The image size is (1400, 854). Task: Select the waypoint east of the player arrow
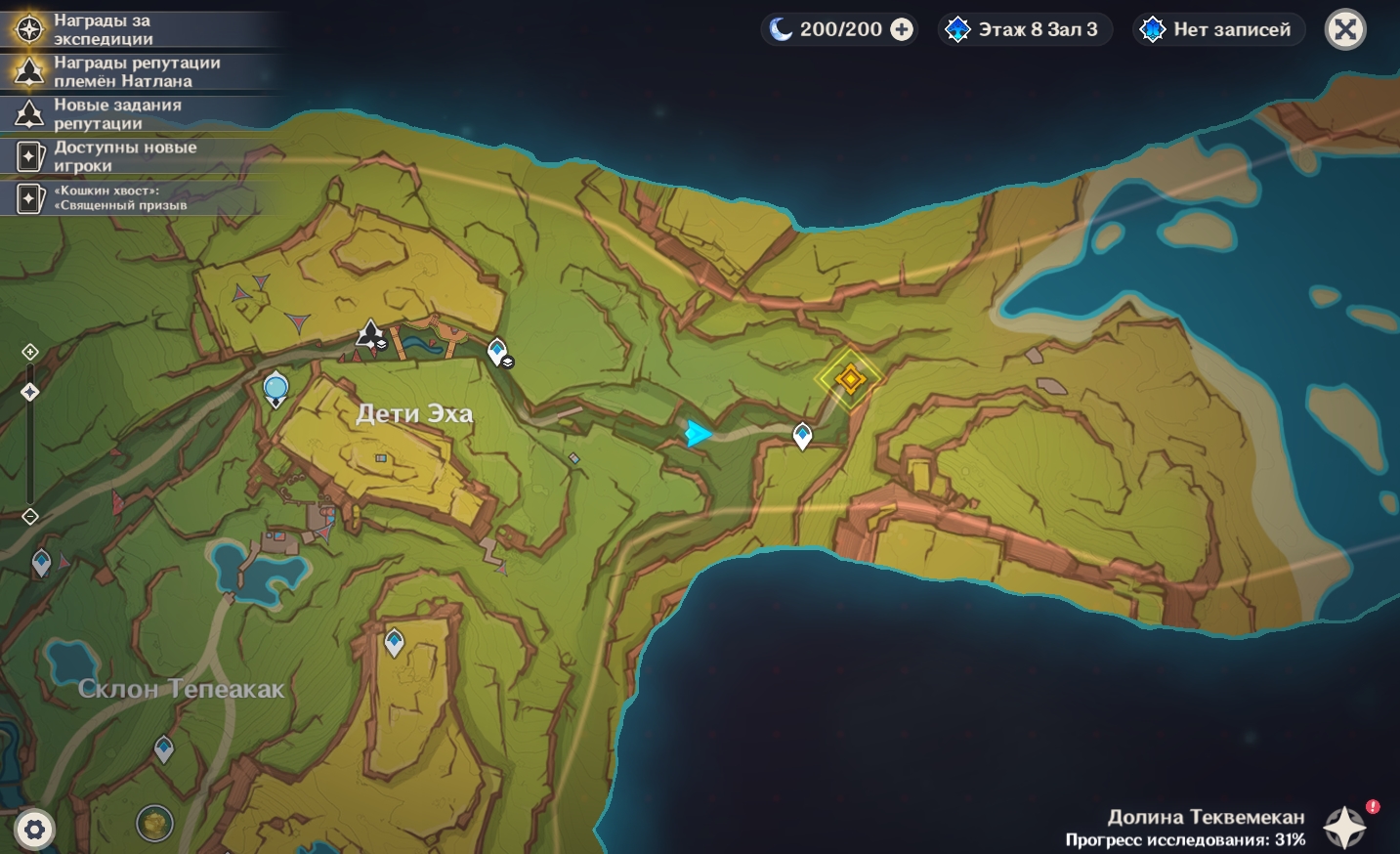pyautogui.click(x=802, y=436)
